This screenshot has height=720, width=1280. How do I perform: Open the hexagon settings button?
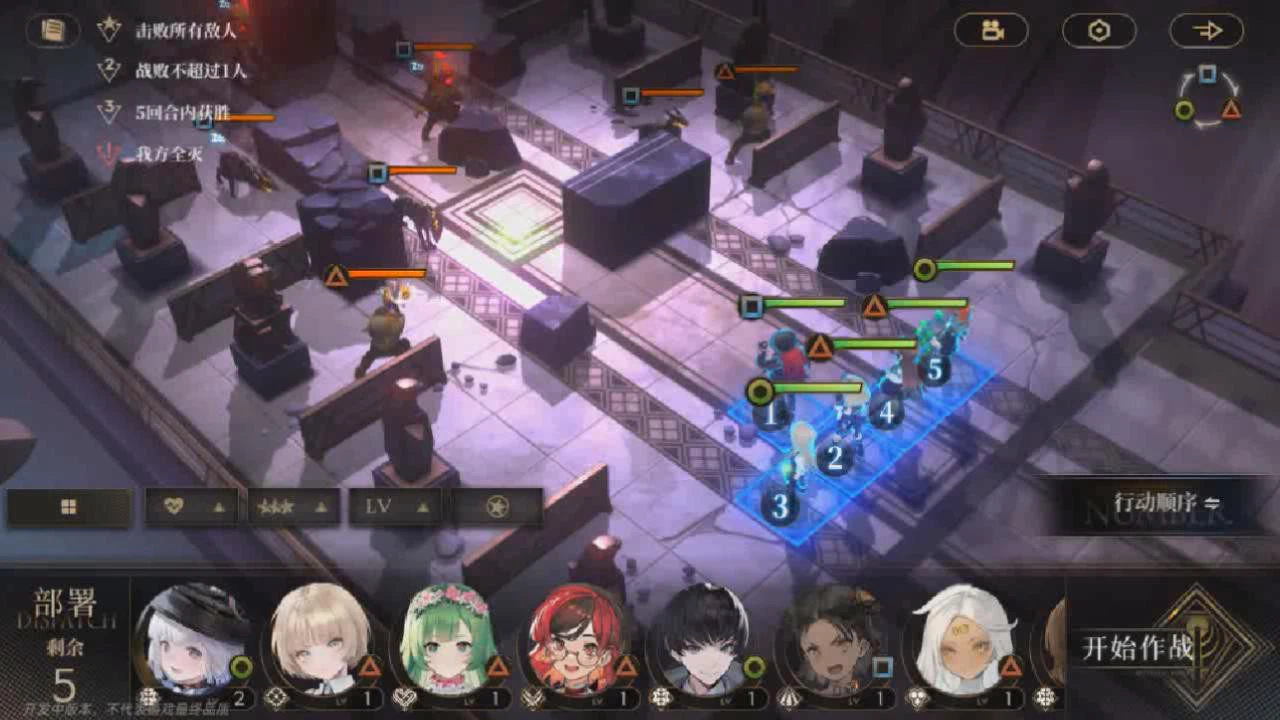pos(1099,31)
